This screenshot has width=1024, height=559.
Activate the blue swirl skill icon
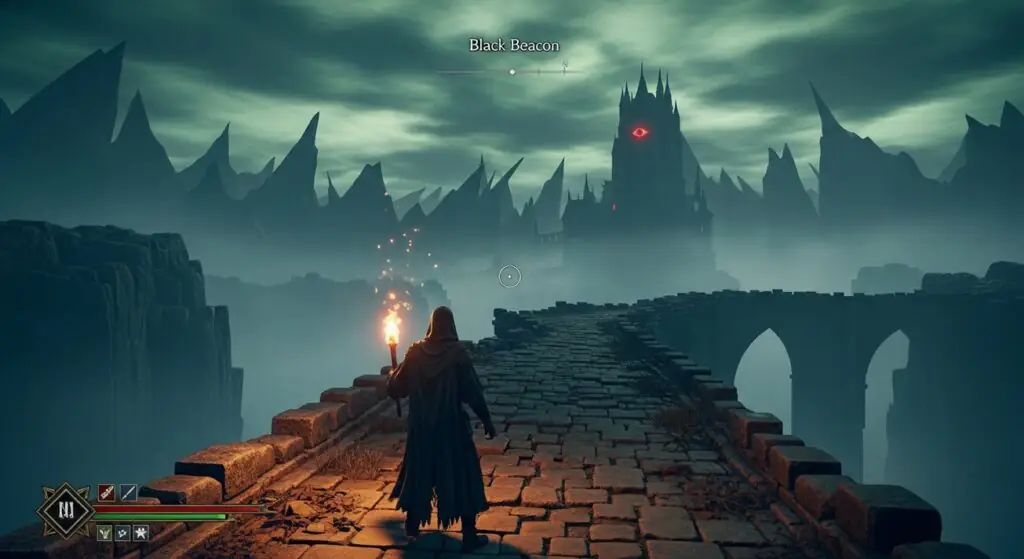click(123, 533)
